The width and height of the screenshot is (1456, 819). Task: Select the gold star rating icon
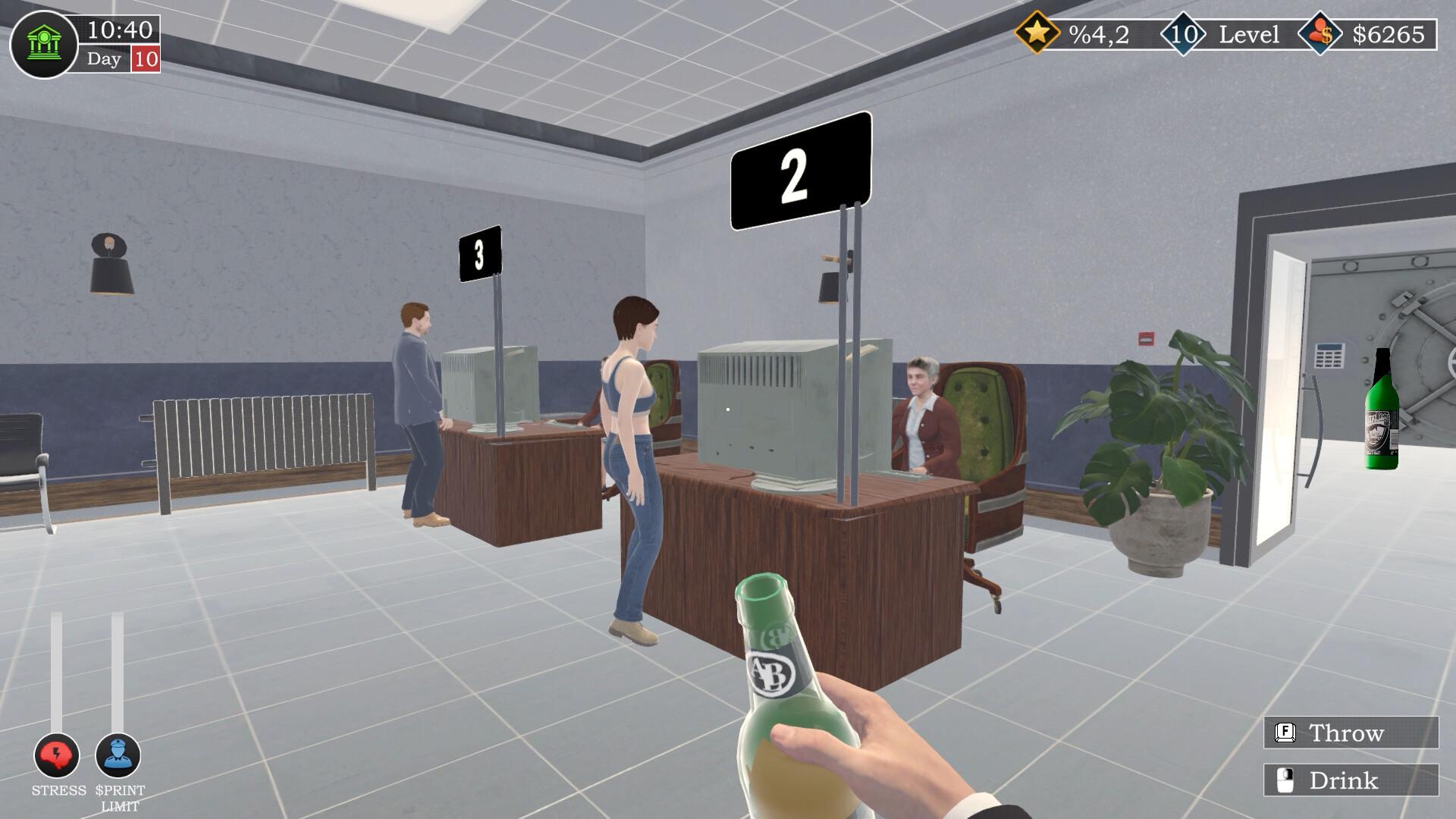[x=1038, y=33]
